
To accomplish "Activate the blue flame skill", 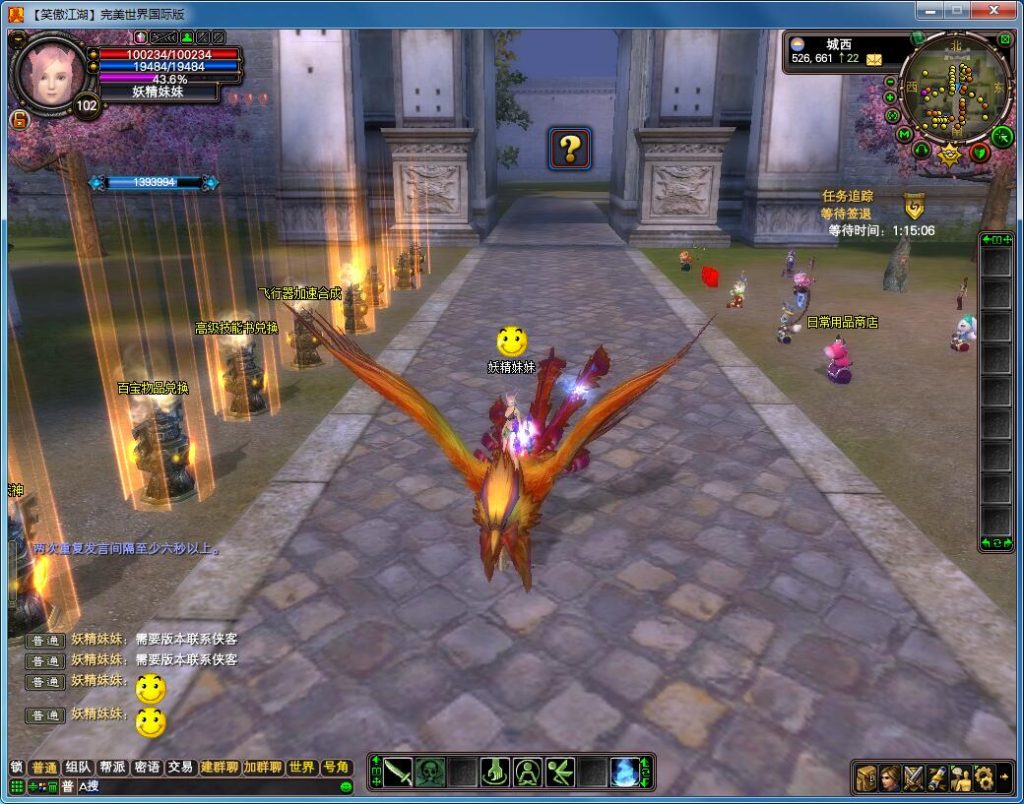I will pyautogui.click(x=625, y=772).
